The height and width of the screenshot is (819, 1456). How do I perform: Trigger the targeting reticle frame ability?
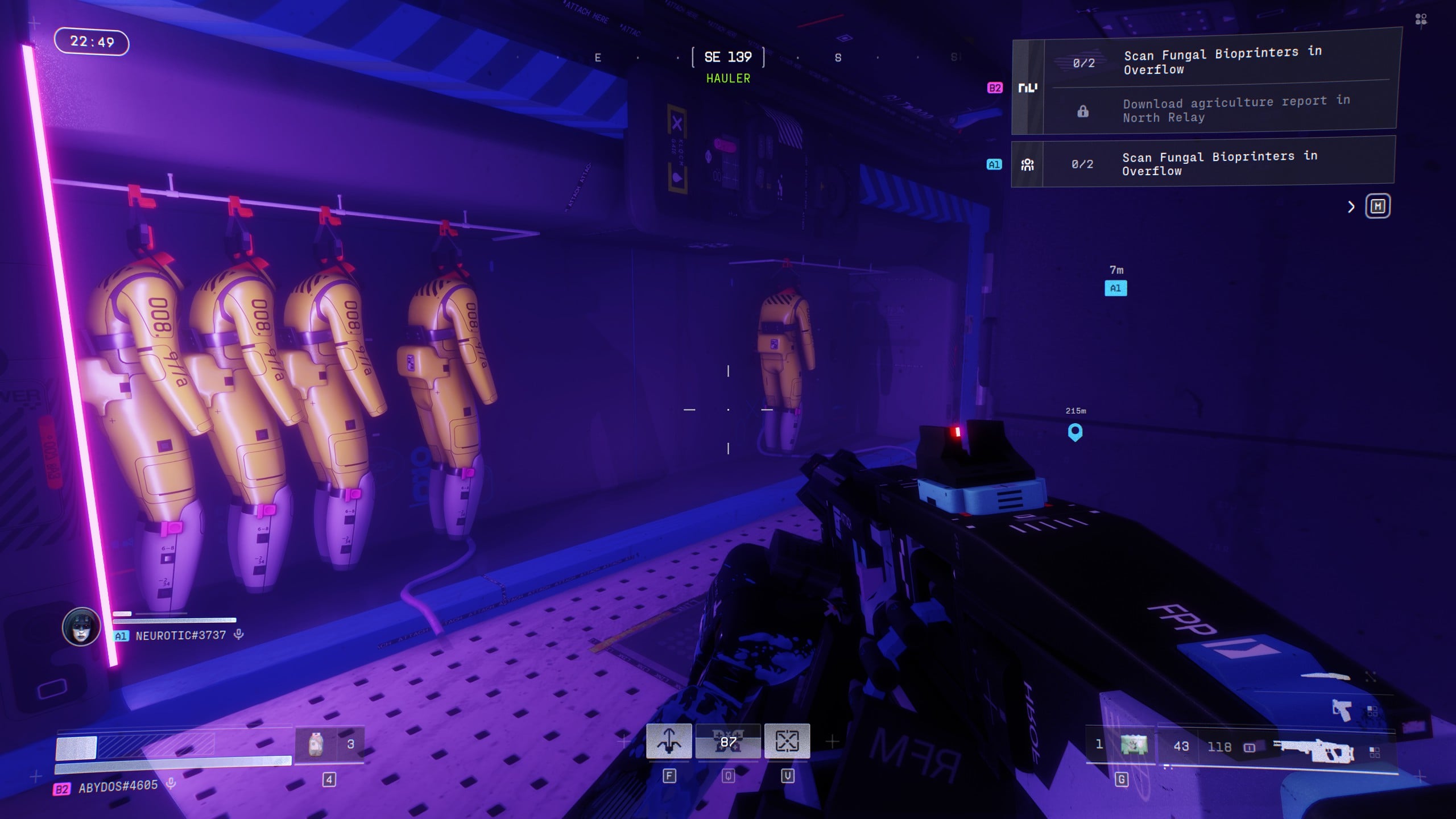[787, 741]
